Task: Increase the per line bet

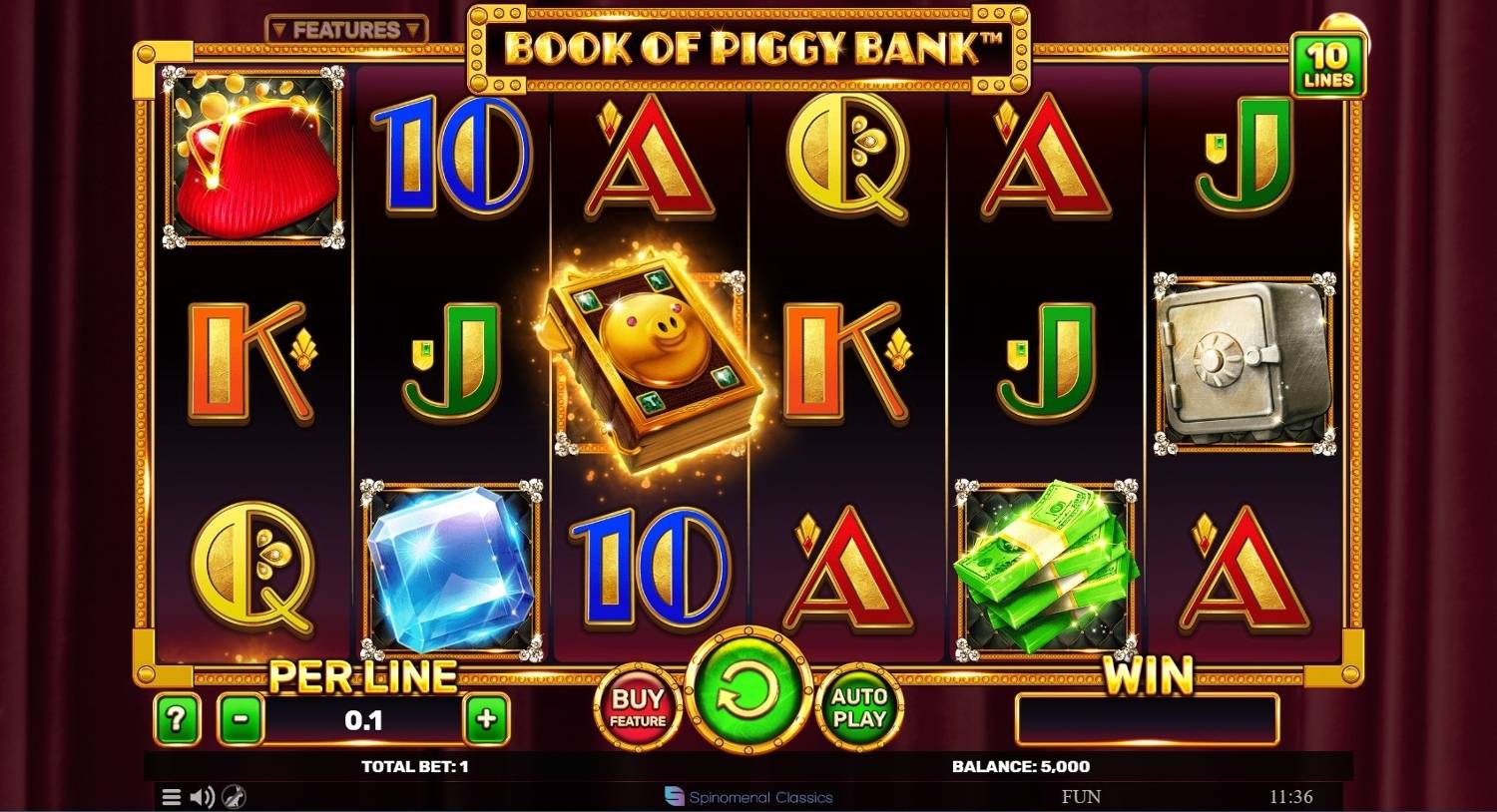Action: [487, 719]
